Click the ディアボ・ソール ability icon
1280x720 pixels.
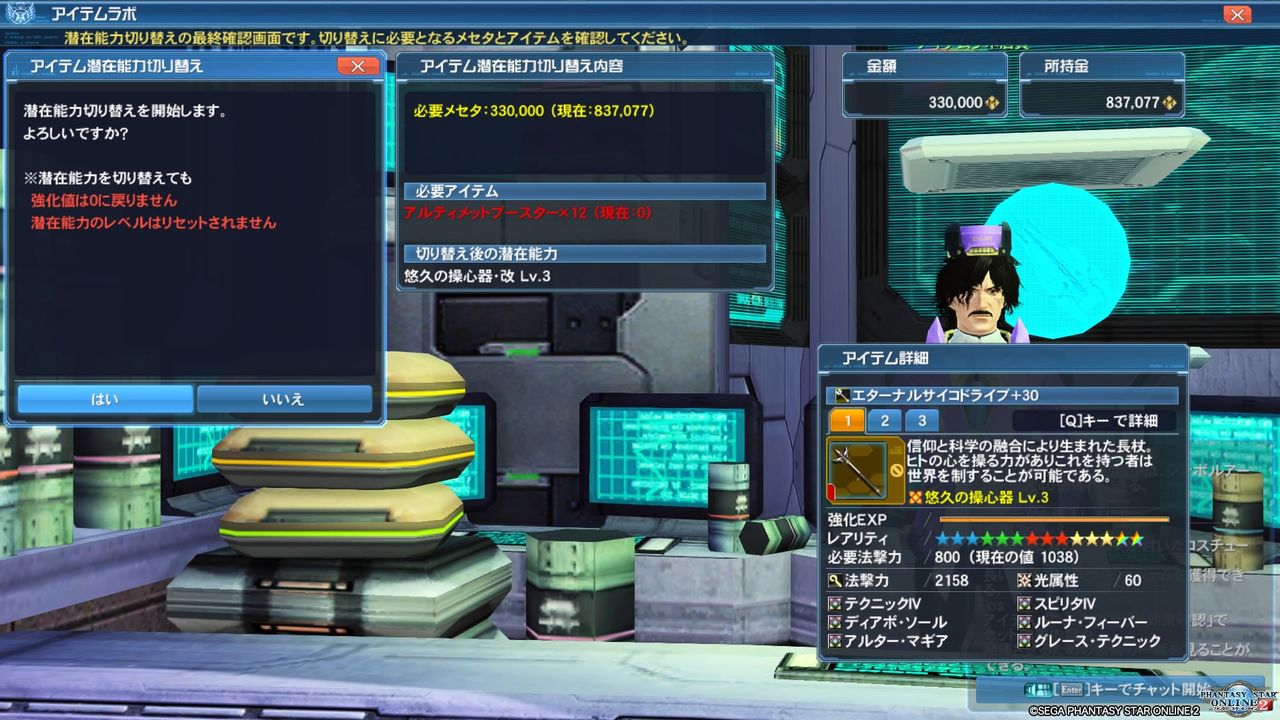click(x=833, y=620)
